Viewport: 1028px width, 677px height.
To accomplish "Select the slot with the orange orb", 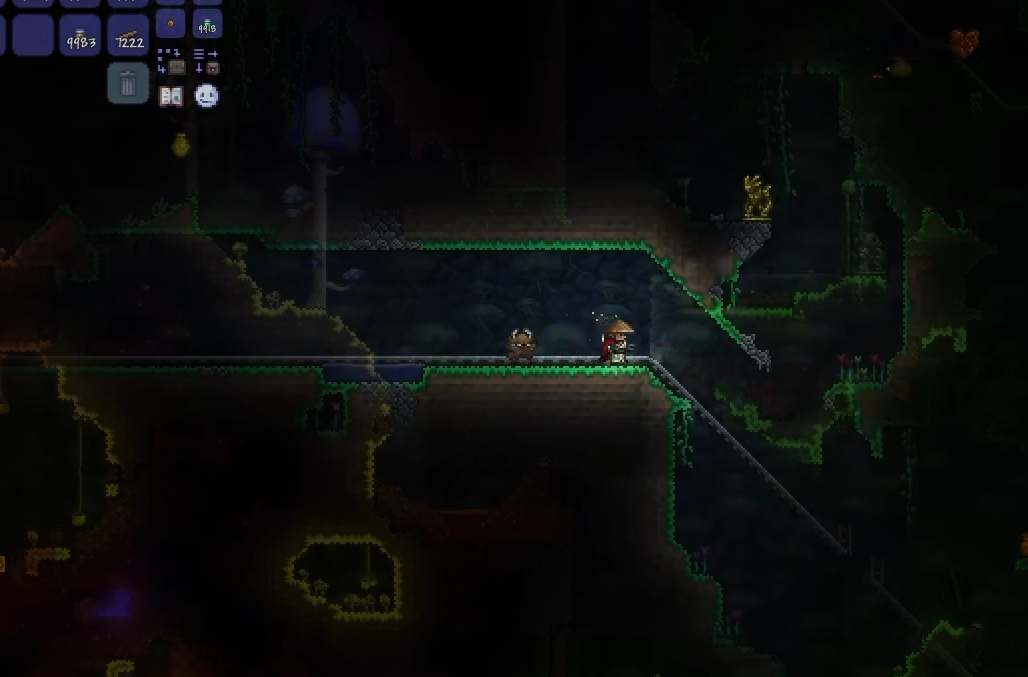I will 171,24.
